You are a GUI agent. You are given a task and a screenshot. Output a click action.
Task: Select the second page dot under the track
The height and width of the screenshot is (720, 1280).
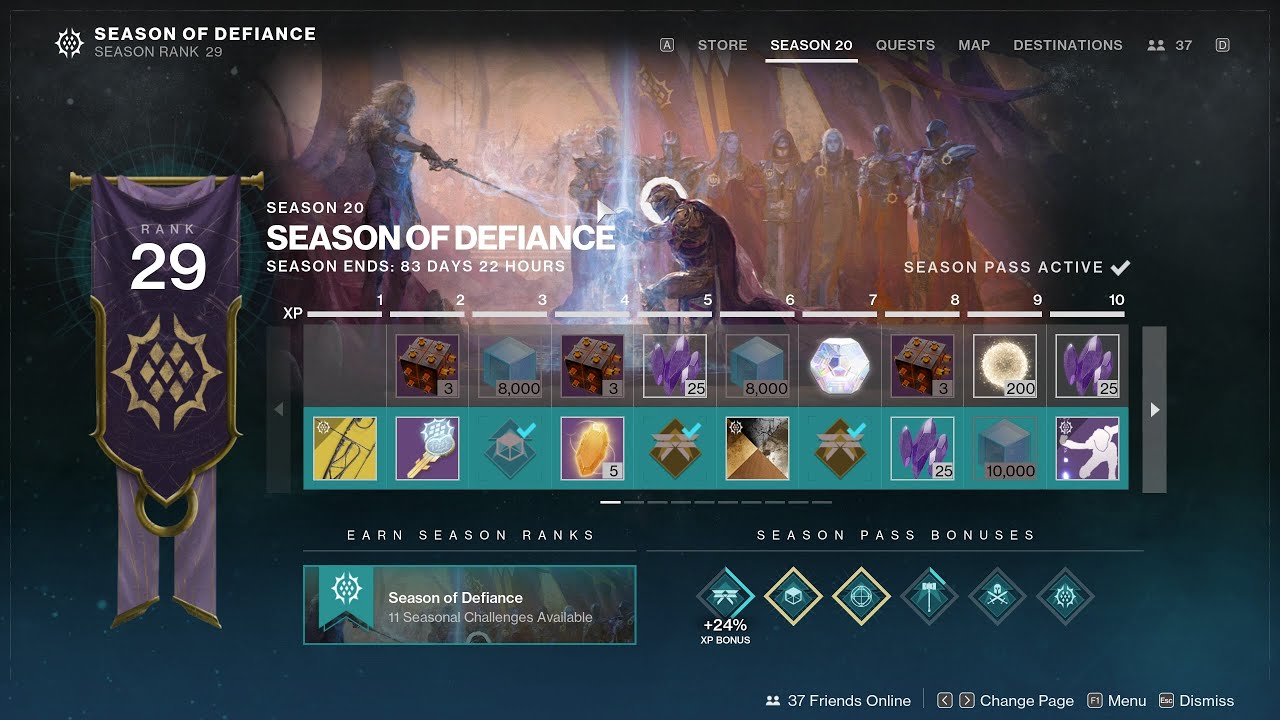click(632, 501)
